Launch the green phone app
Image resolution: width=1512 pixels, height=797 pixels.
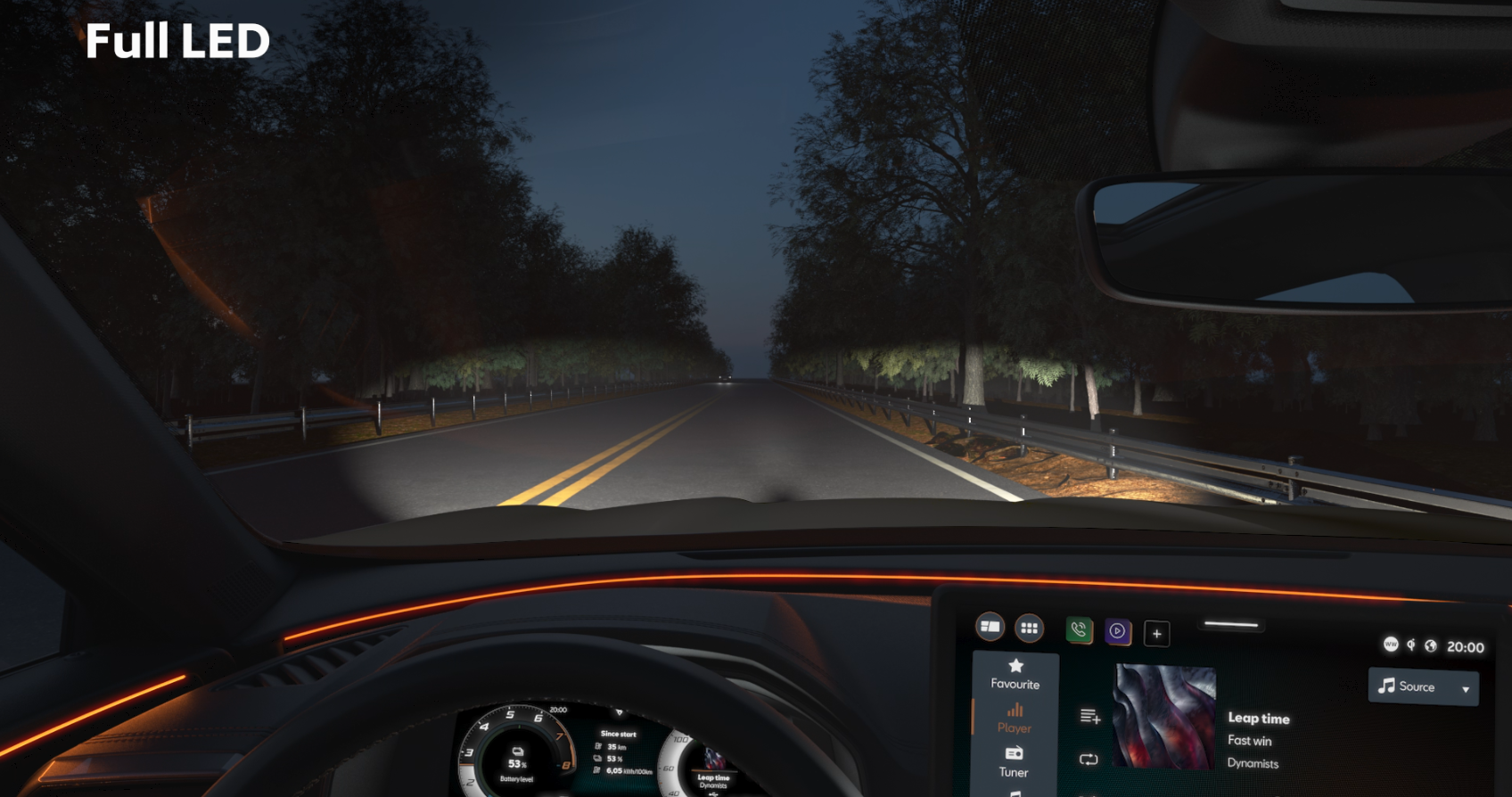pos(1079,630)
